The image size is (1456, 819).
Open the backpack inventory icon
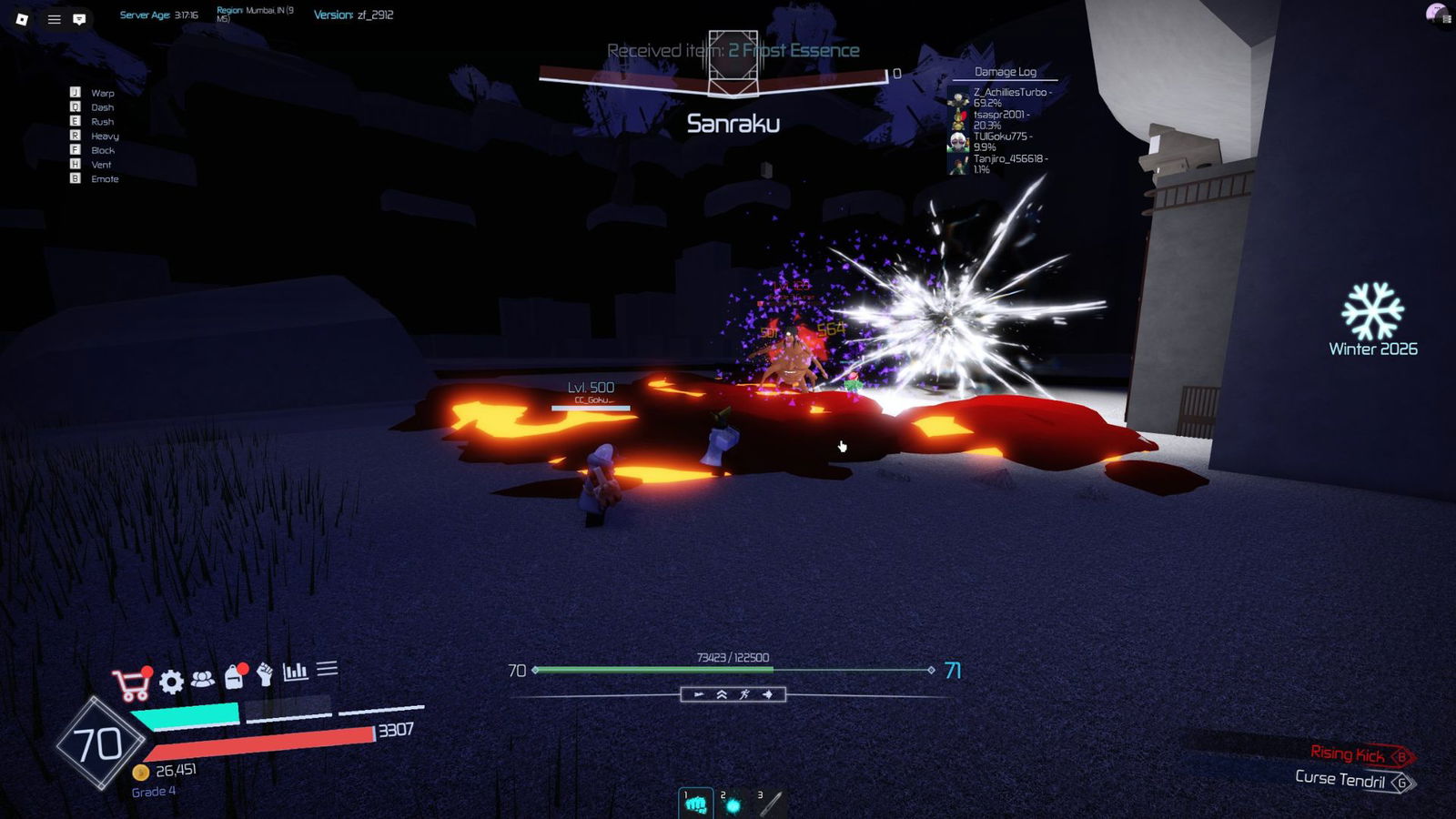point(235,676)
